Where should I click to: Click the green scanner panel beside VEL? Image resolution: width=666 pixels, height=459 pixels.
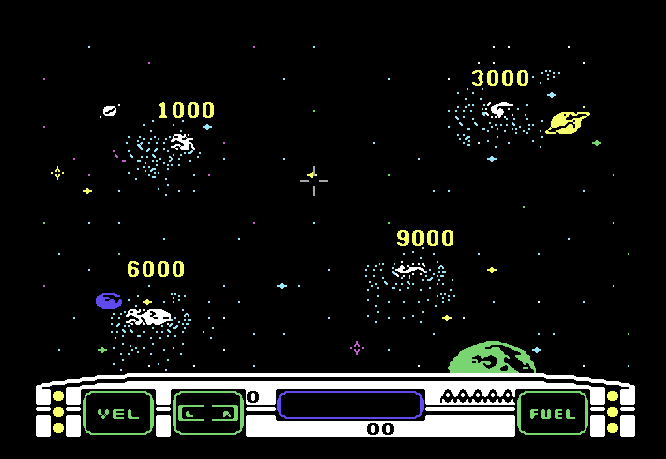point(208,412)
